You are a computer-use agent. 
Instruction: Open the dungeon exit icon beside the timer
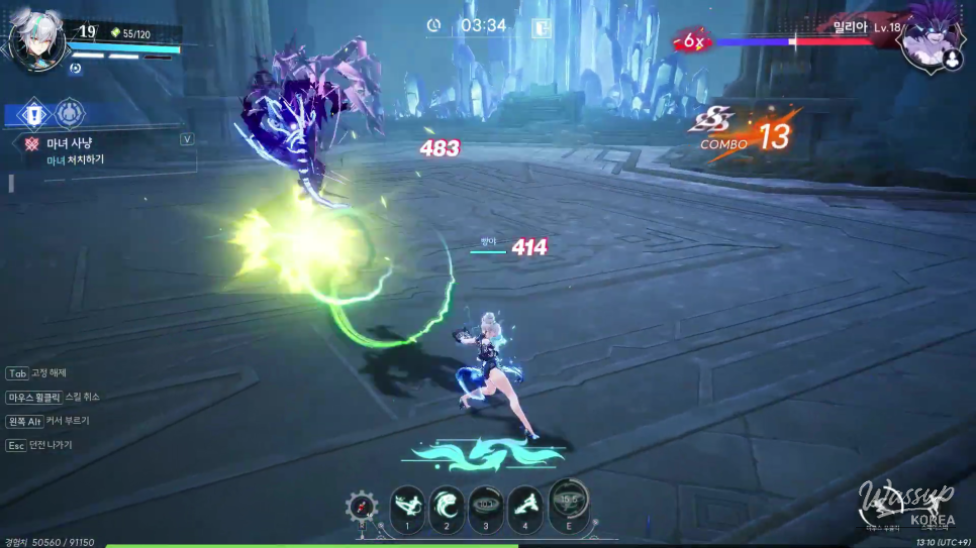point(541,27)
